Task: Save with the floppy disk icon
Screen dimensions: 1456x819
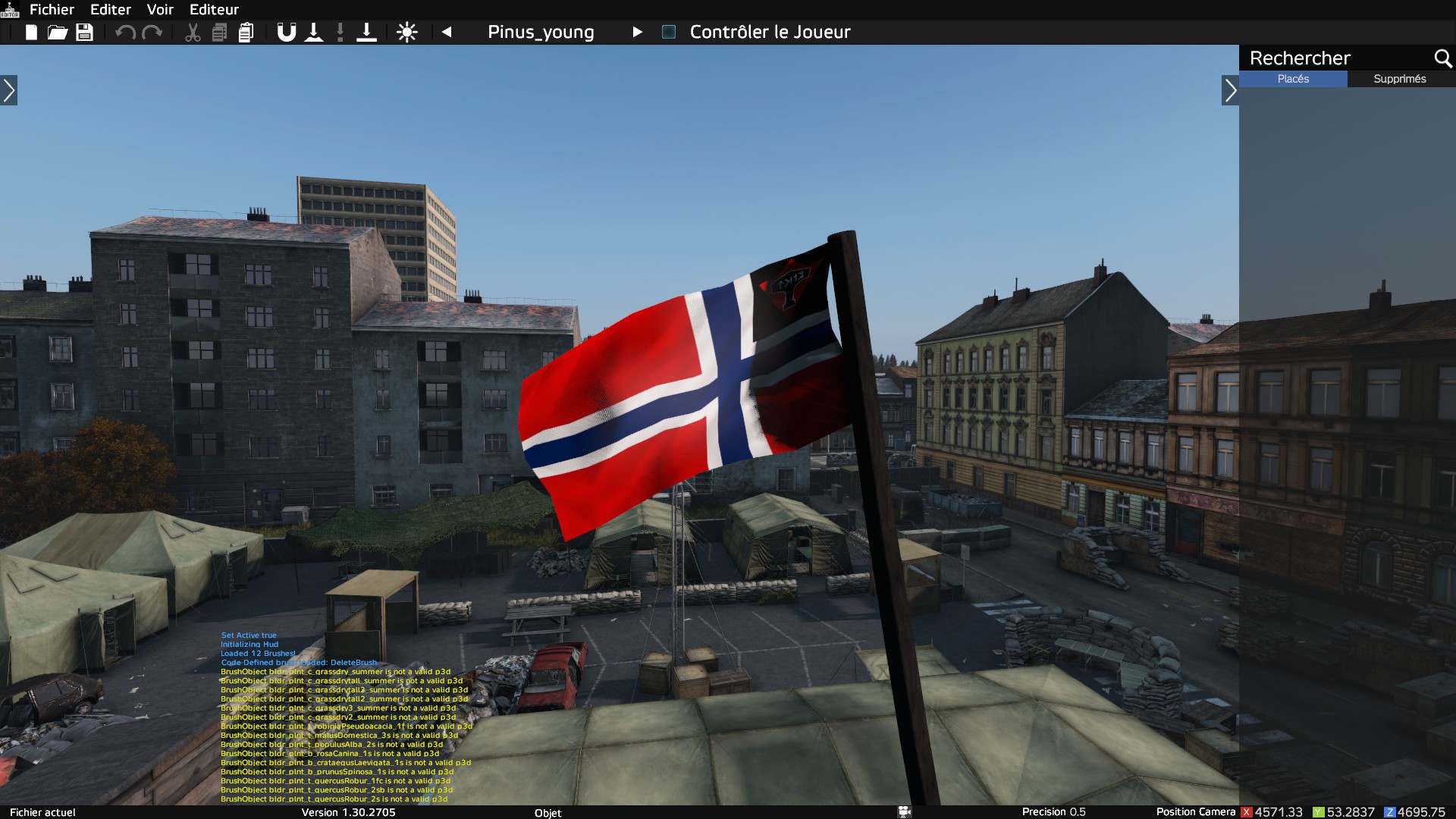Action: coord(84,33)
